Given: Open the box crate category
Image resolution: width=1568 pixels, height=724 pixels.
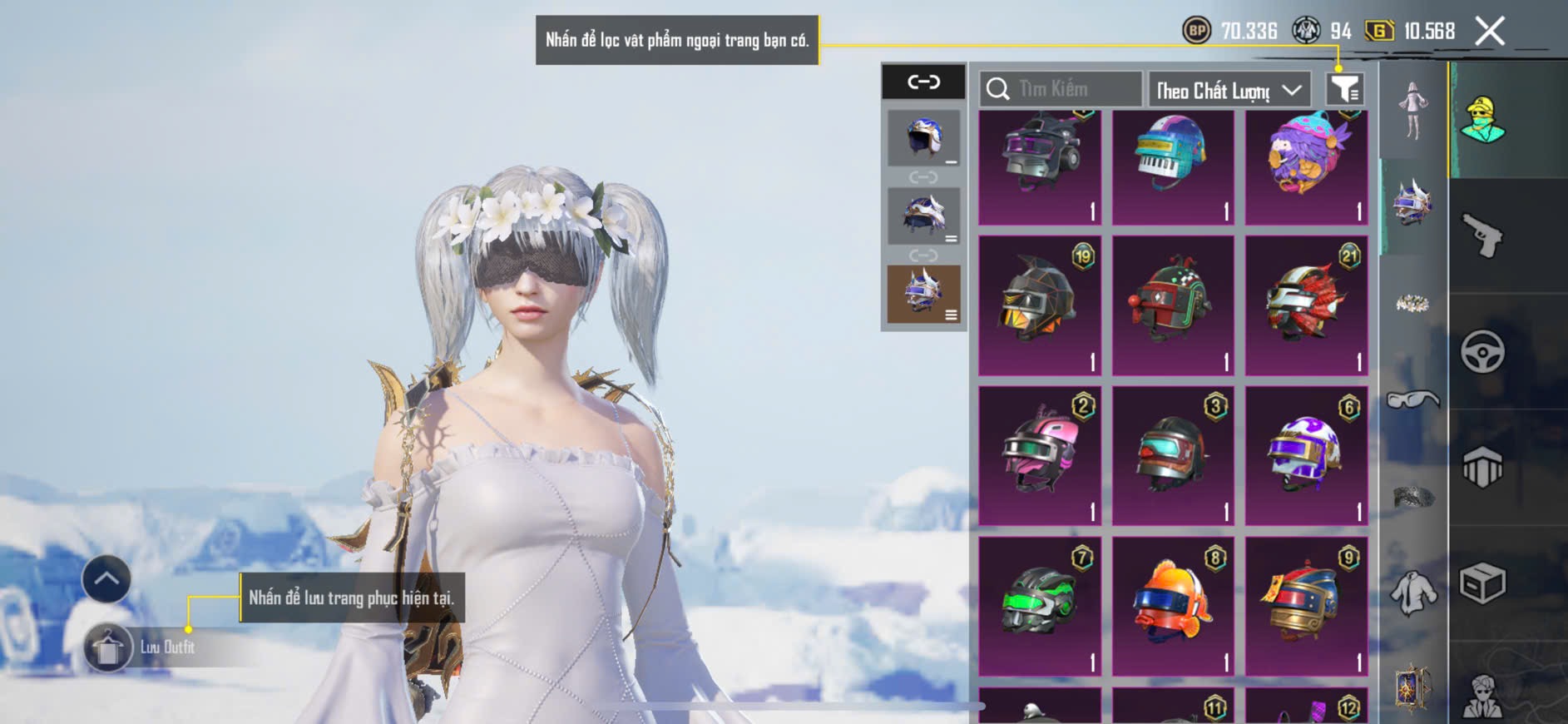Looking at the screenshot, I should tap(1482, 583).
